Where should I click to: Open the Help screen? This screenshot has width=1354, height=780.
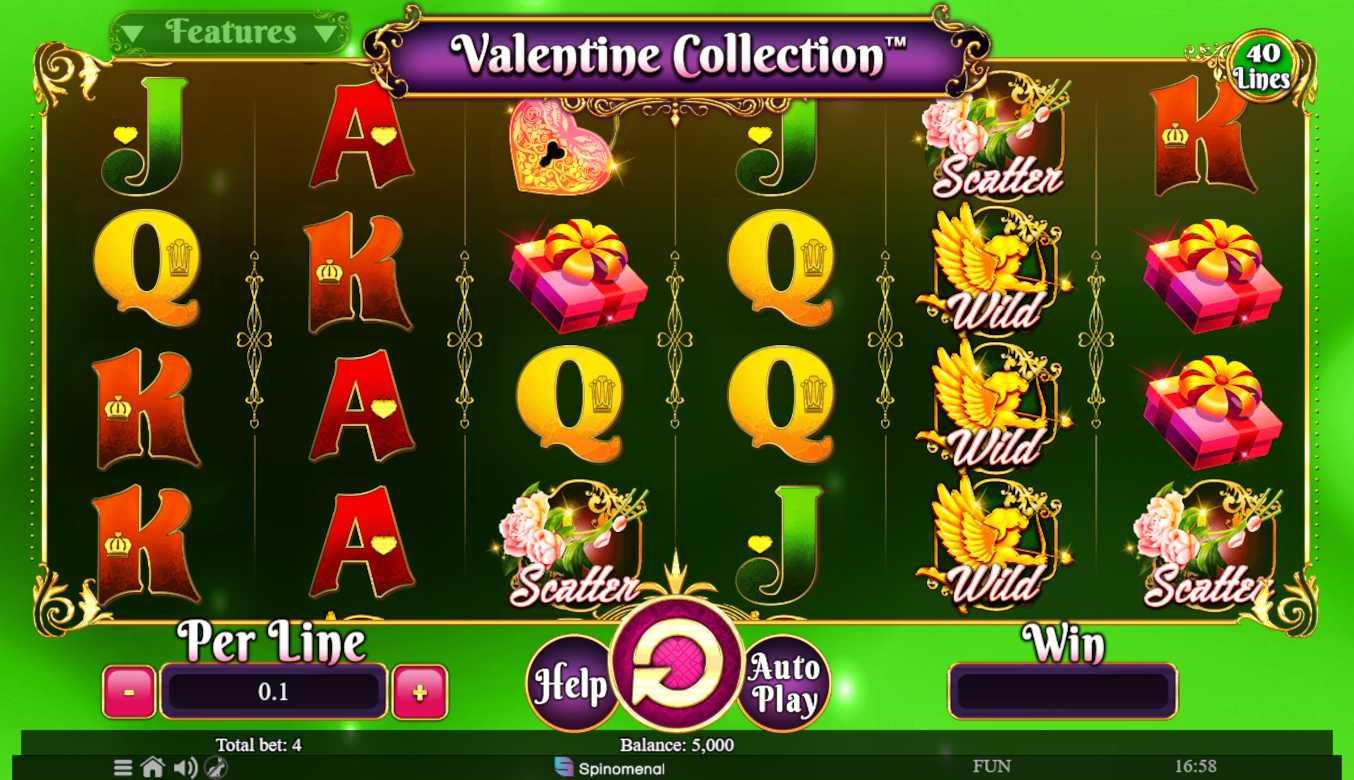click(x=569, y=684)
